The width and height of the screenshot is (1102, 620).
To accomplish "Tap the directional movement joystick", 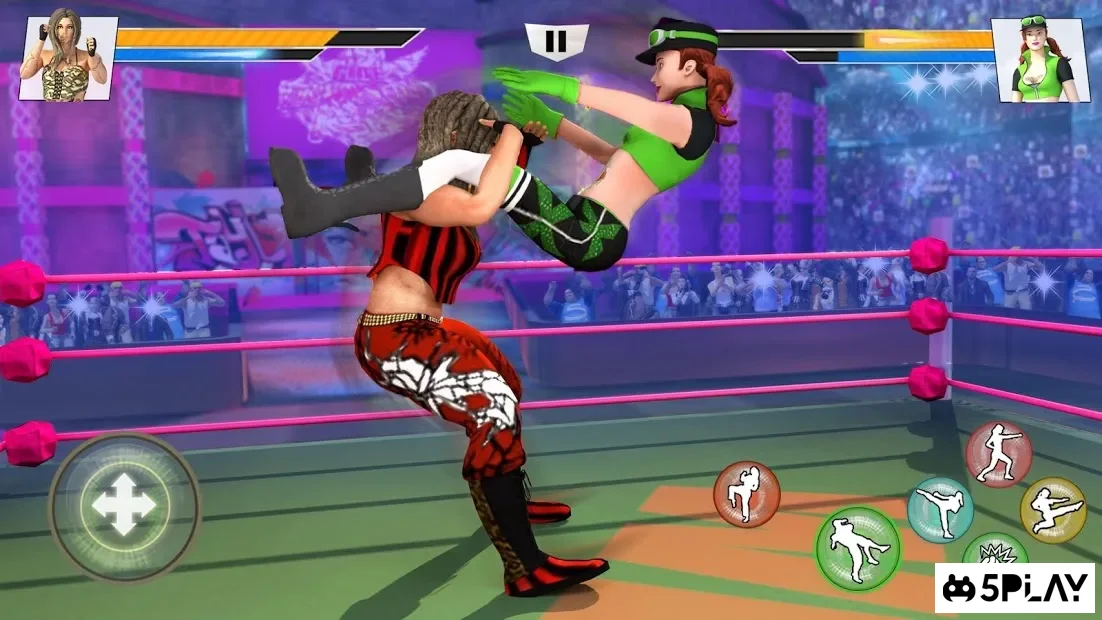I will (124, 505).
